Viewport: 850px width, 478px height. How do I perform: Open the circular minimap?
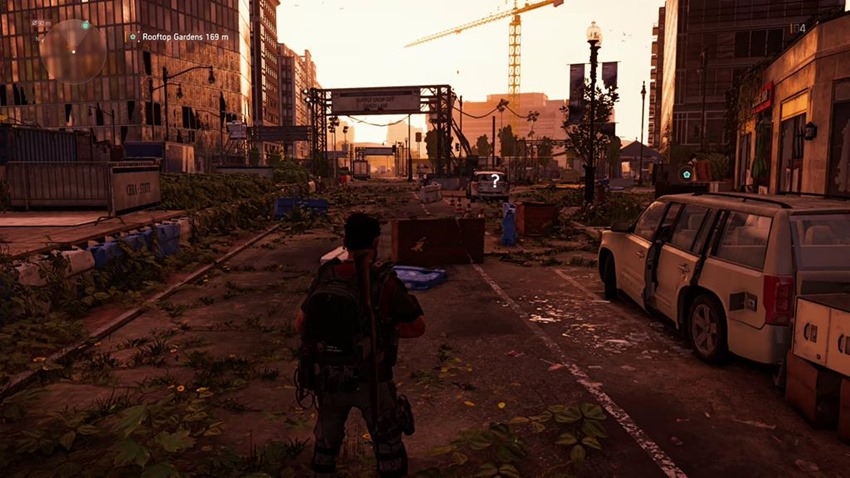point(71,50)
